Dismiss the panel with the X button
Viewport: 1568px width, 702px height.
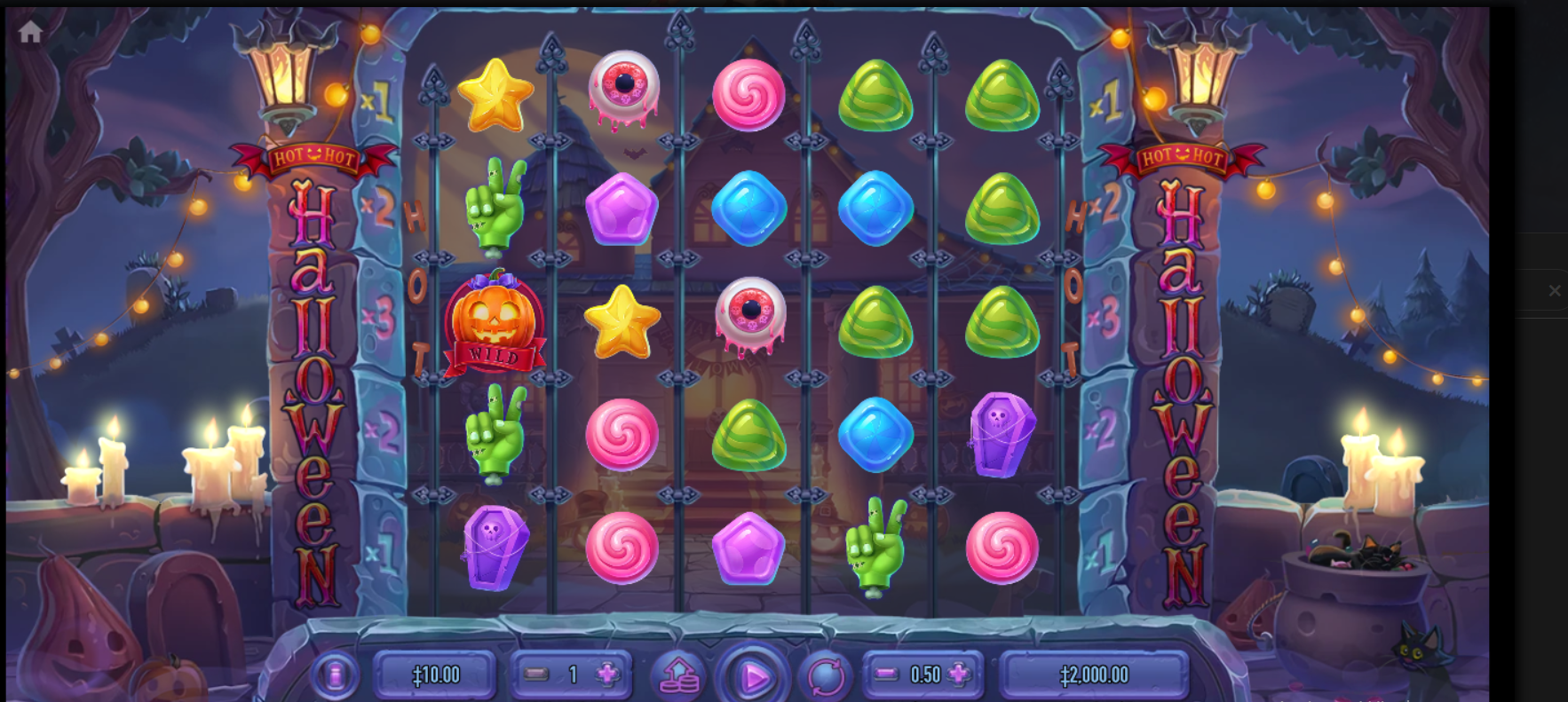pos(1556,290)
